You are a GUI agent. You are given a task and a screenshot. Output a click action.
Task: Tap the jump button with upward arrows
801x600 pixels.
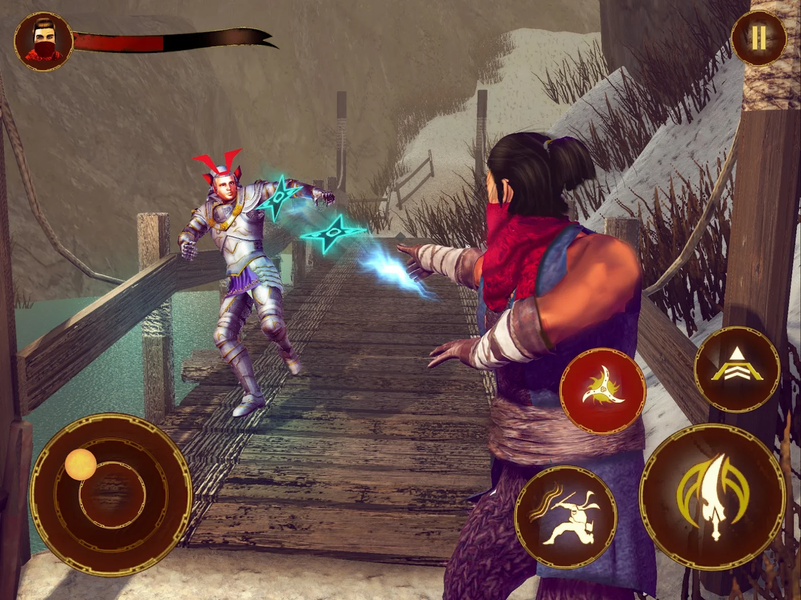(x=737, y=369)
